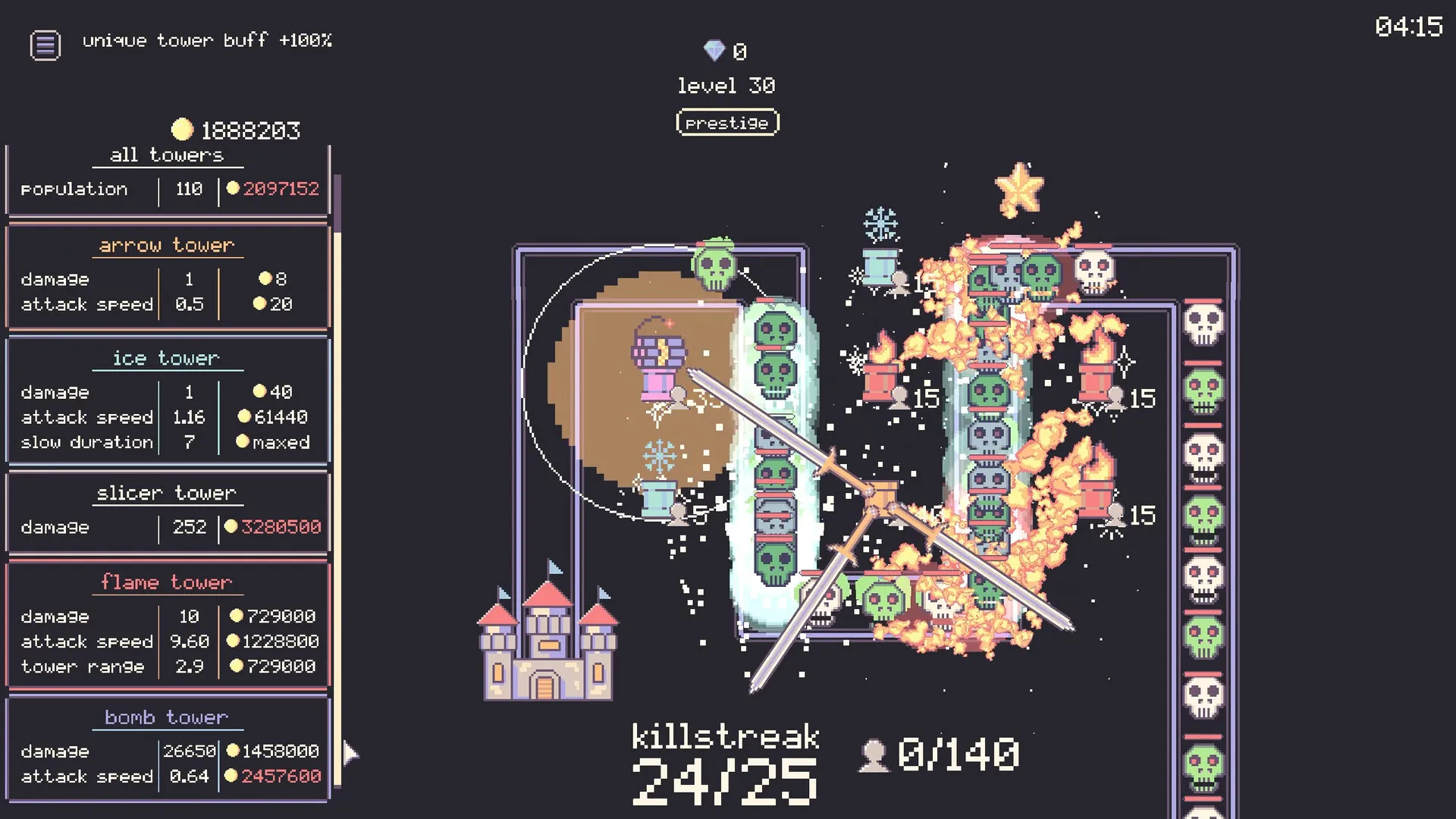The width and height of the screenshot is (1456, 819).
Task: Click the 'all towers' section header
Action: coord(166,155)
